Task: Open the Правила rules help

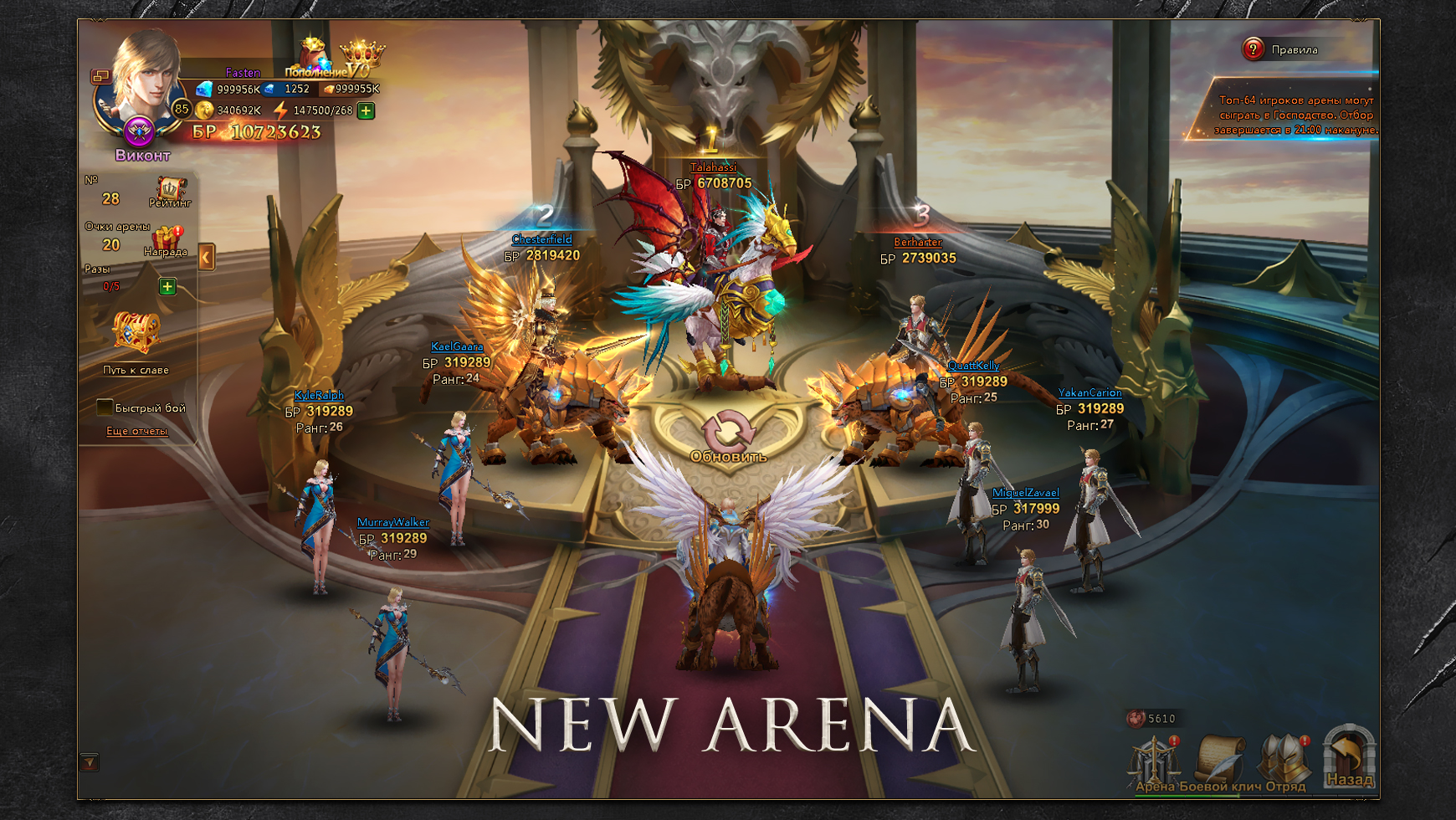Action: [x=1253, y=49]
